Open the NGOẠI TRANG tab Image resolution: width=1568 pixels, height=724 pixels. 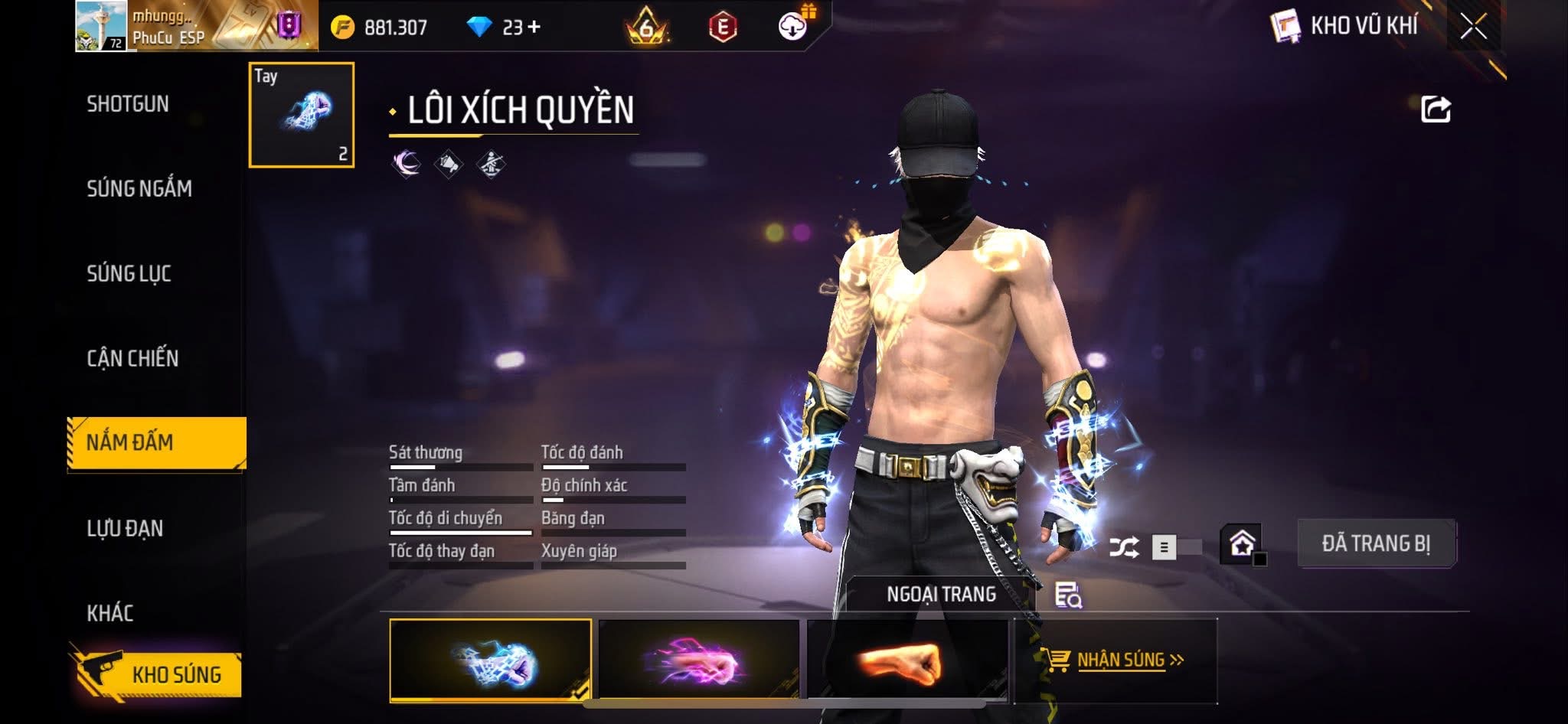tap(941, 594)
